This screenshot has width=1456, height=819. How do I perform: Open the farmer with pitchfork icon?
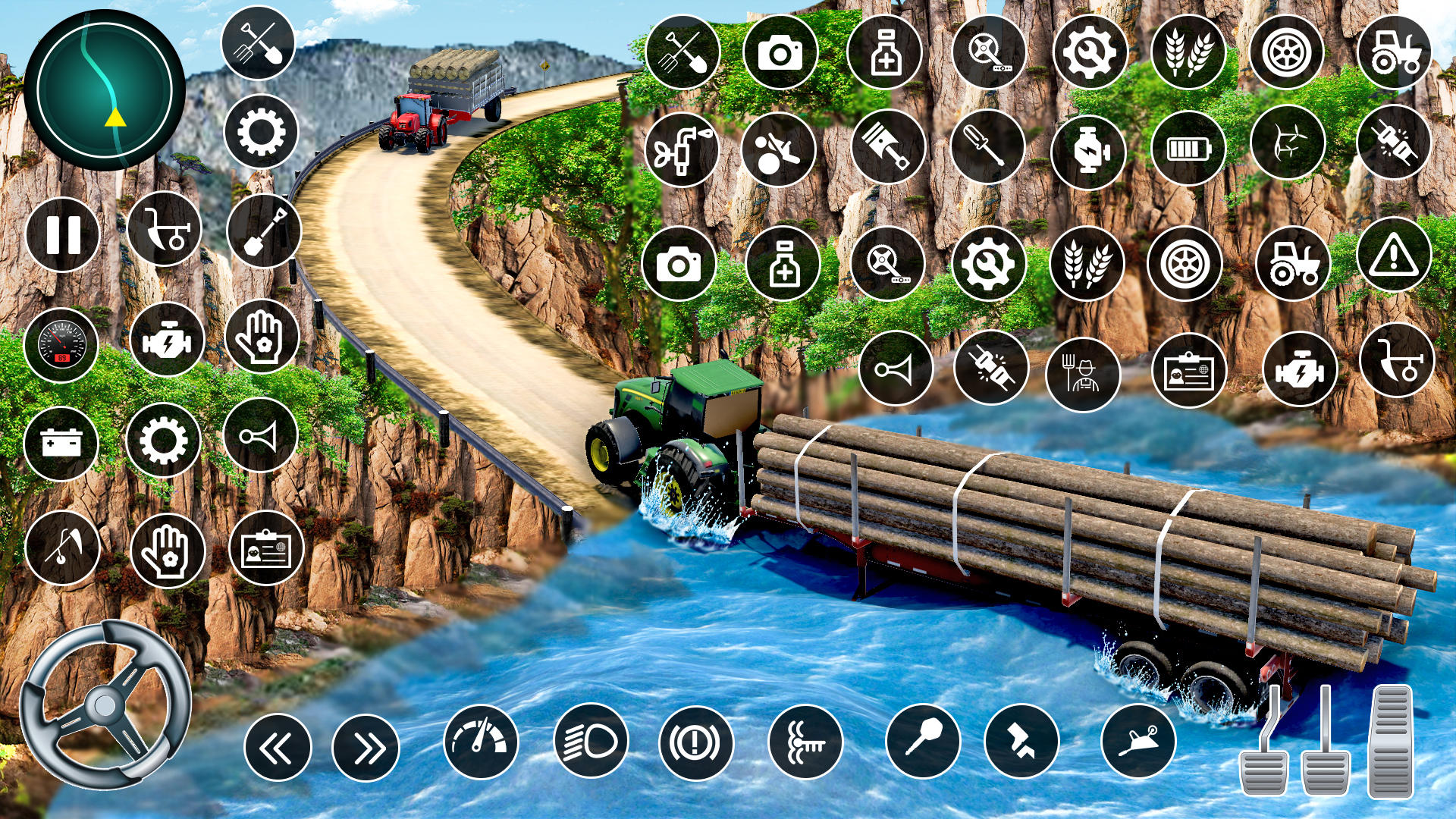(x=1083, y=373)
